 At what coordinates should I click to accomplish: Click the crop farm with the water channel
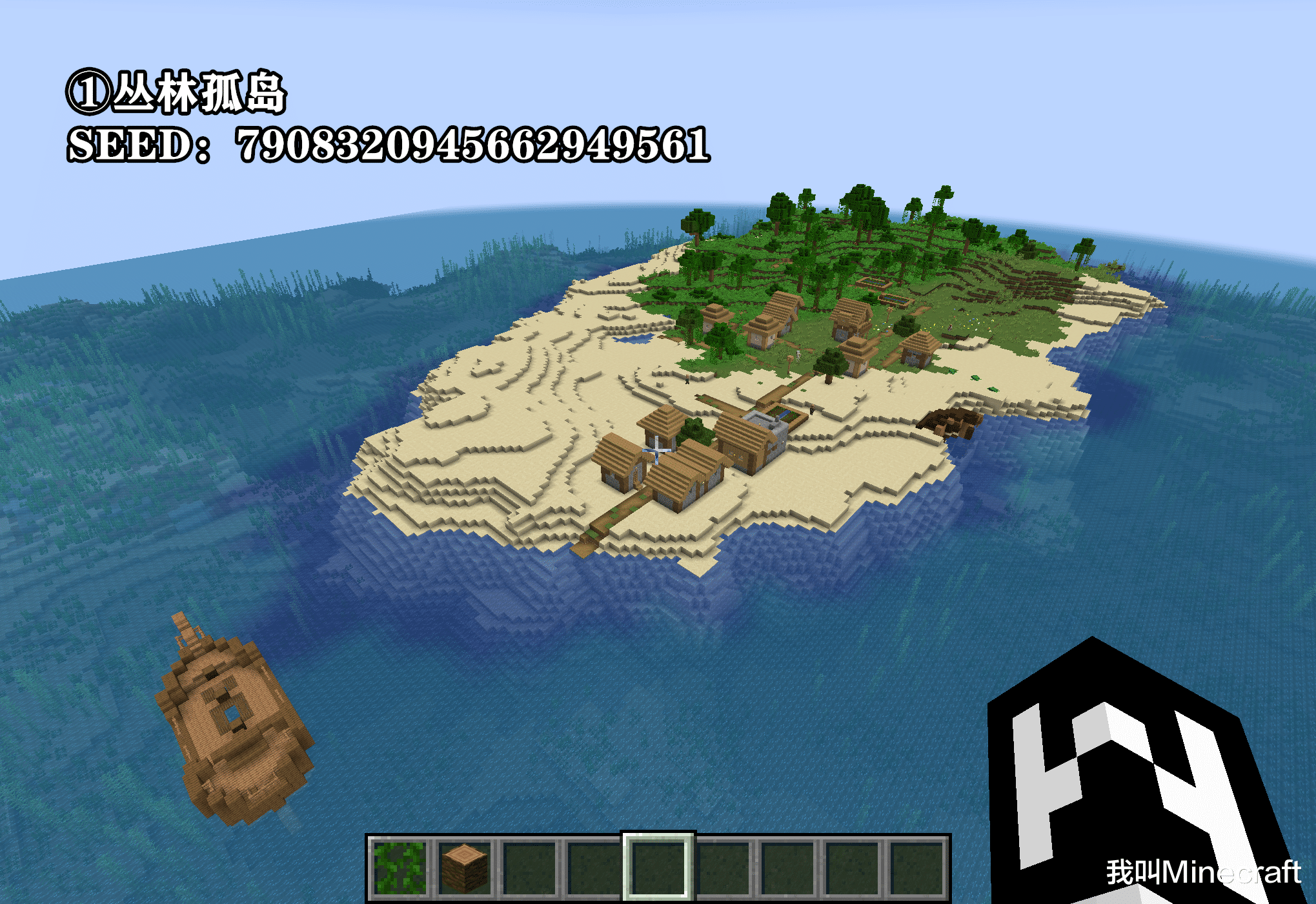(782, 413)
